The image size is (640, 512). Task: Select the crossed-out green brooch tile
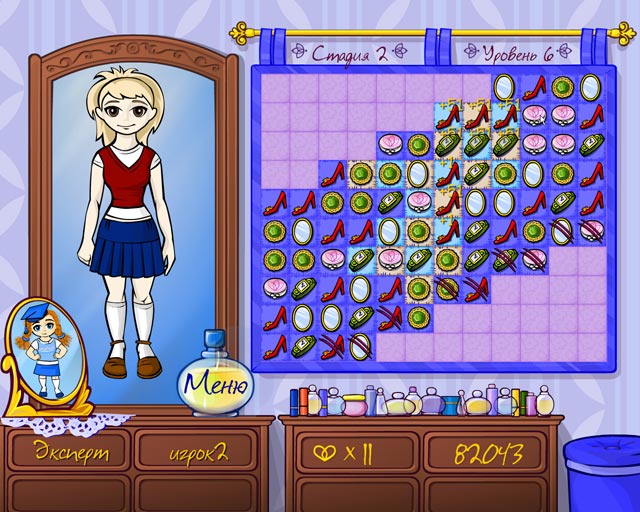click(447, 289)
